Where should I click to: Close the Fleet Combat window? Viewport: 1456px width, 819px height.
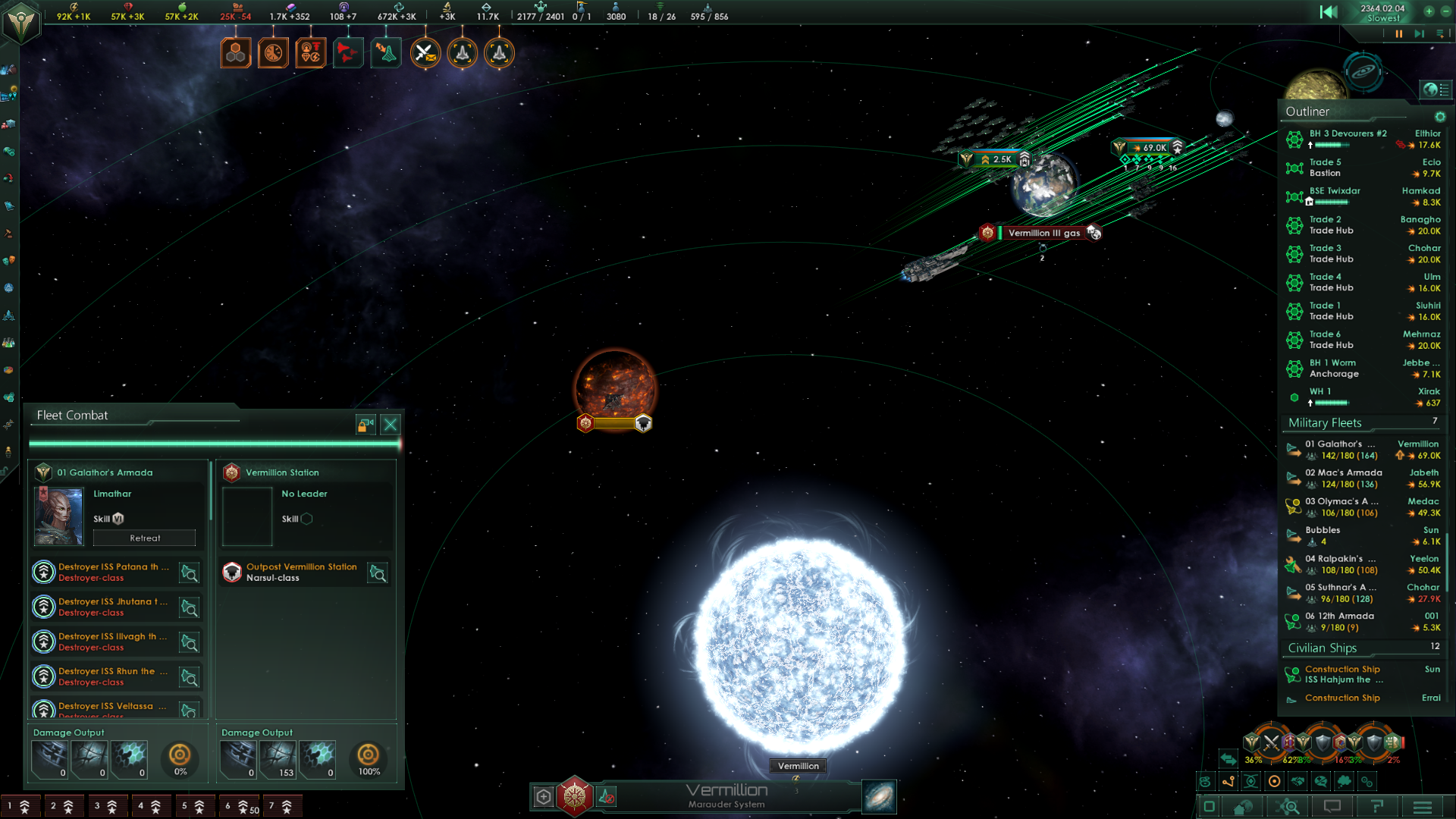pyautogui.click(x=390, y=425)
